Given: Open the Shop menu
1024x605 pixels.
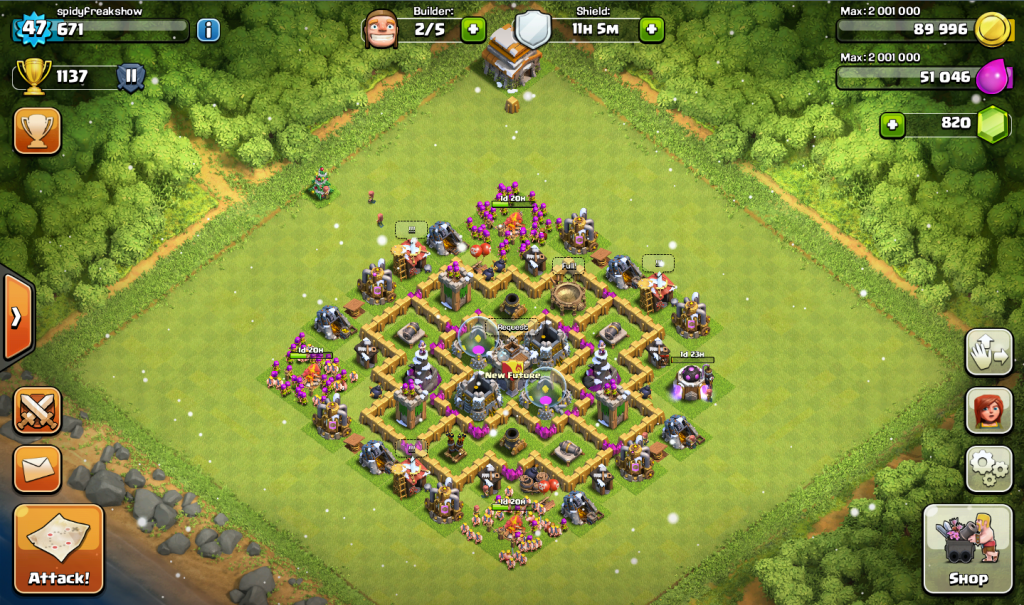Looking at the screenshot, I should pos(967,549).
